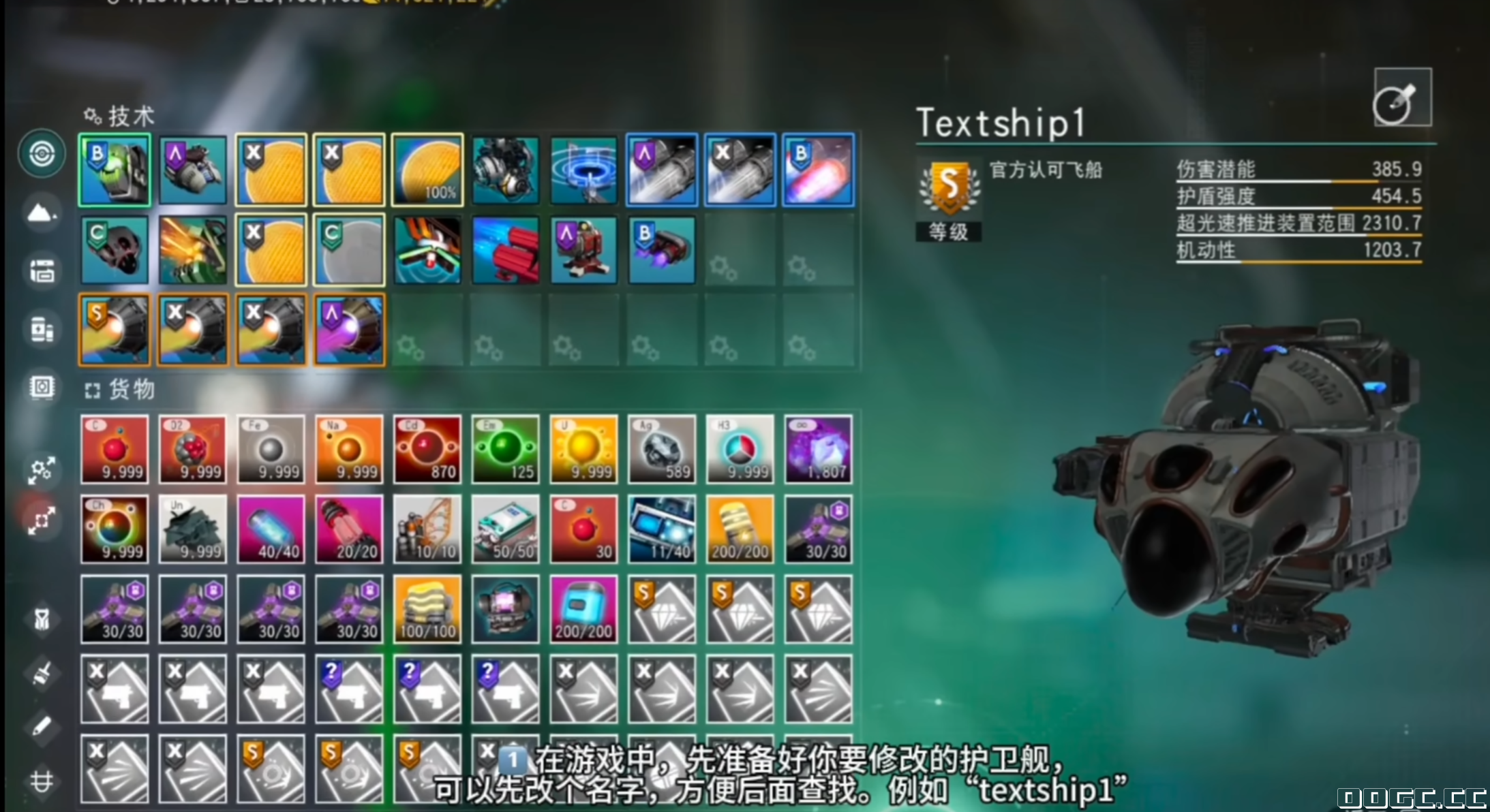Select the green B-class shield module
Viewport: 1490px width, 812px height.
[x=114, y=170]
